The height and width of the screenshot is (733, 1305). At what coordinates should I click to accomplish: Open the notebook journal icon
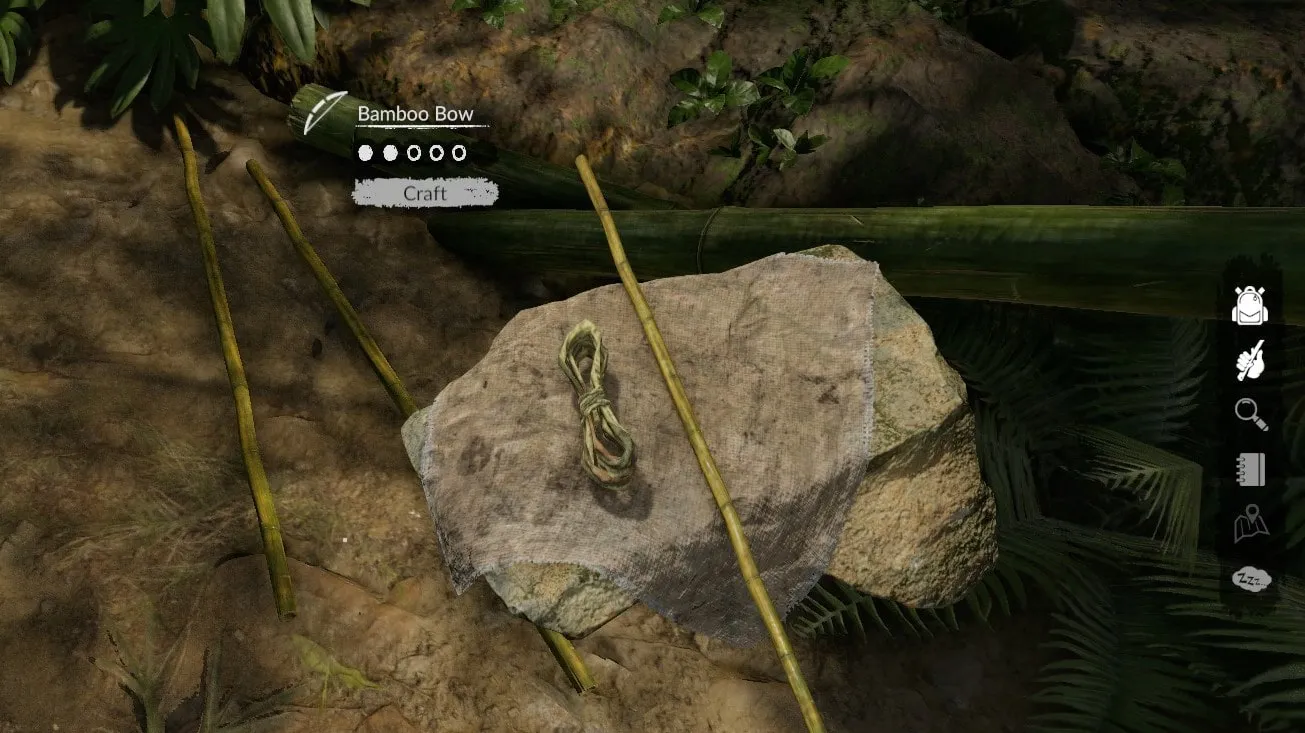coord(1249,469)
